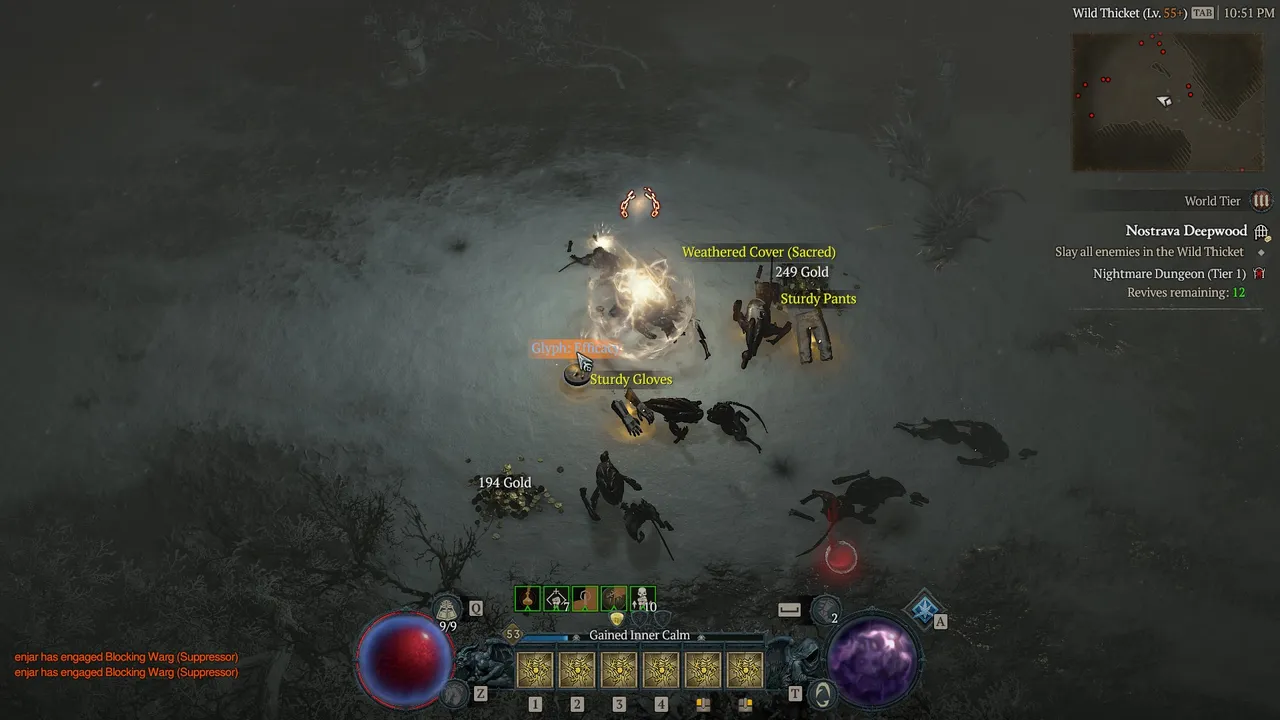Viewport: 1280px width, 720px height.
Task: Collect the Glyph: Efficacy drop label
Action: point(576,348)
